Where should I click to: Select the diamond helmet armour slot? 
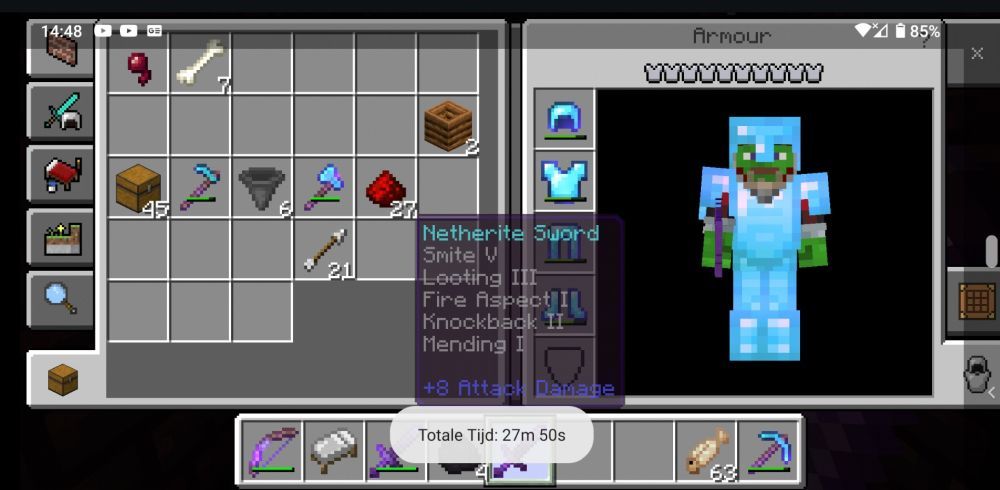(566, 119)
